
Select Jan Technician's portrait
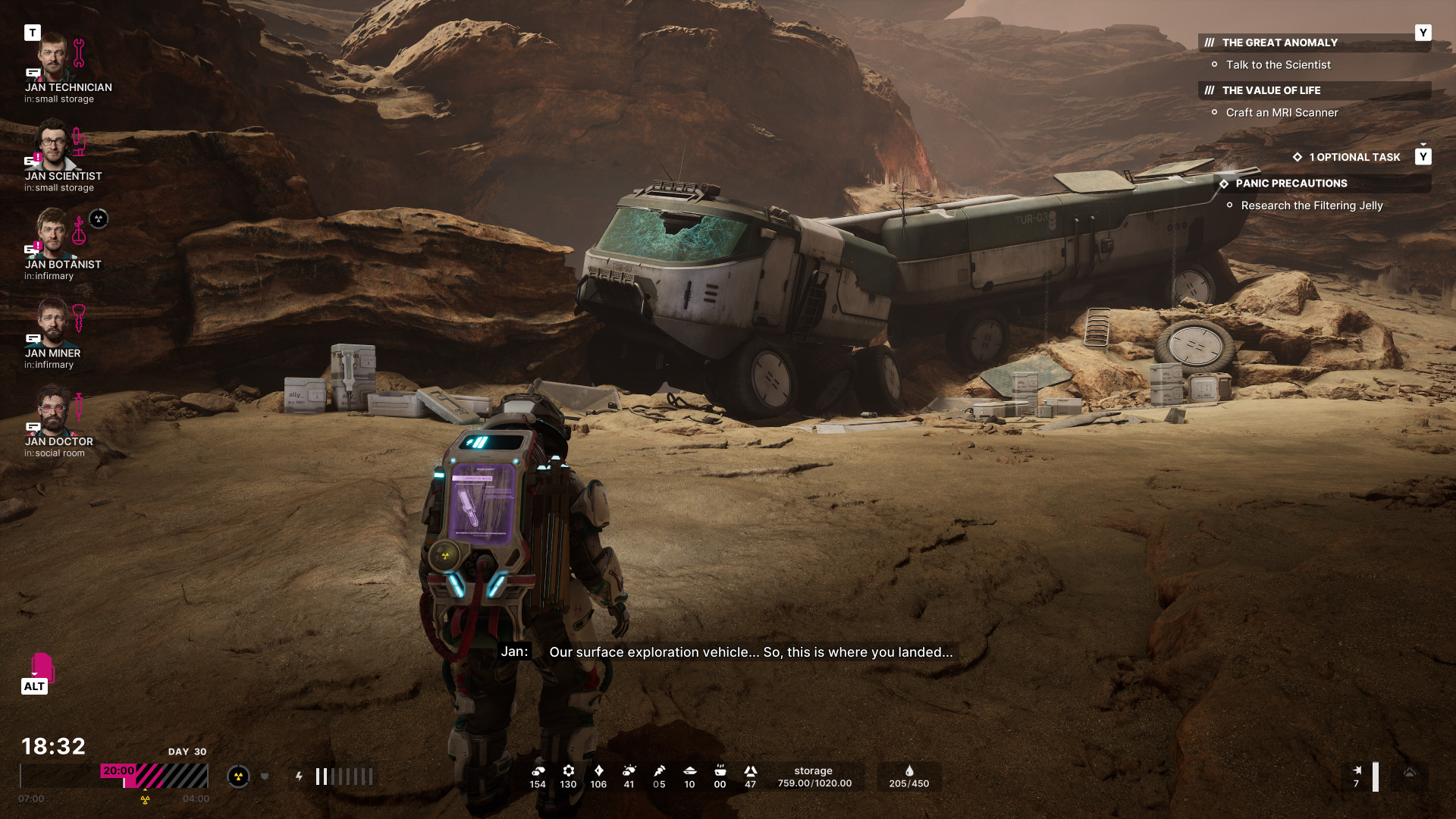[53, 57]
